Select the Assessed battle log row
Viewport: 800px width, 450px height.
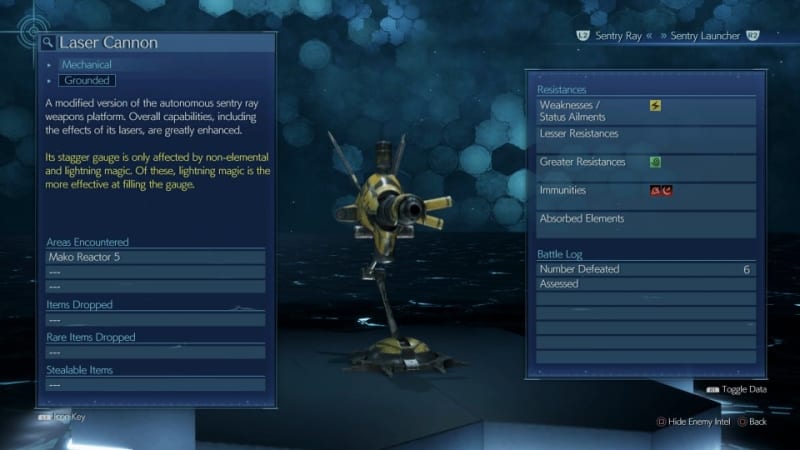[645, 284]
